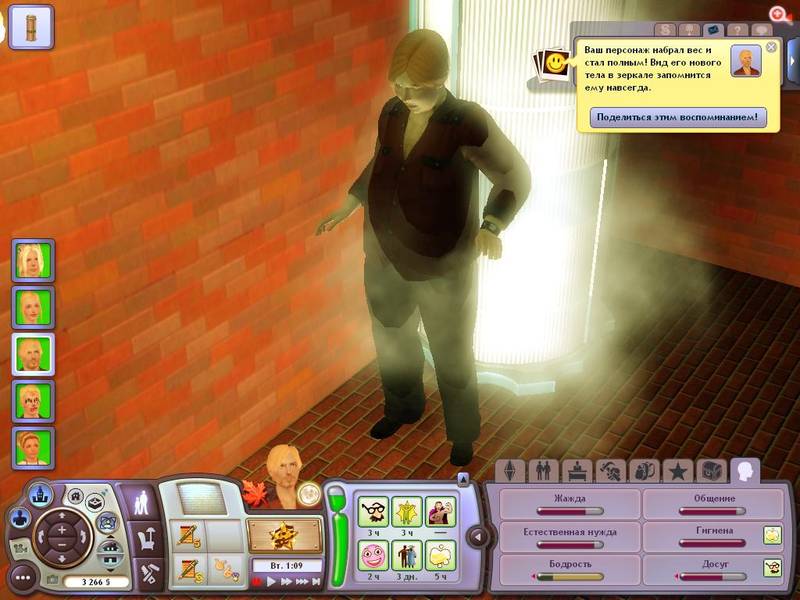Open the three-dots options menu
This screenshot has width=800, height=600.
point(21,577)
